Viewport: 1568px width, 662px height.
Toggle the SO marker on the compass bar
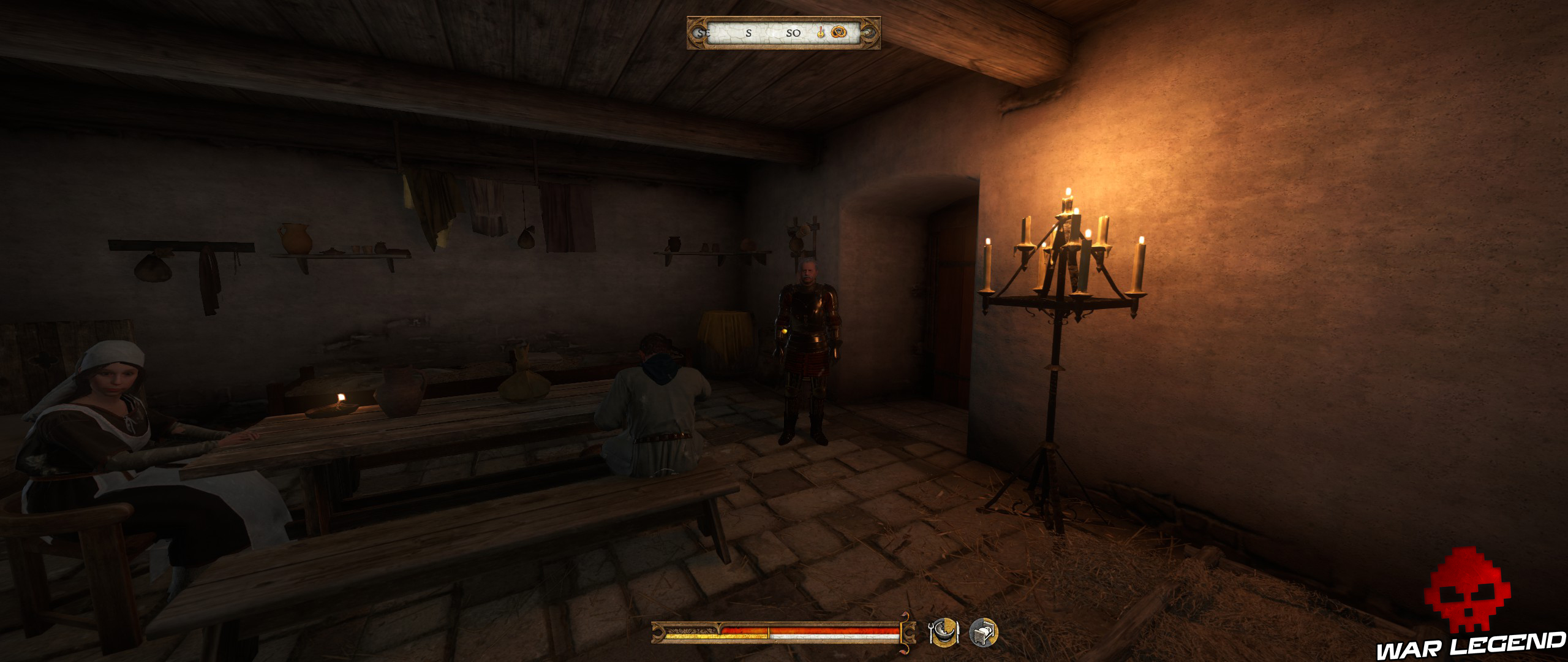point(794,34)
